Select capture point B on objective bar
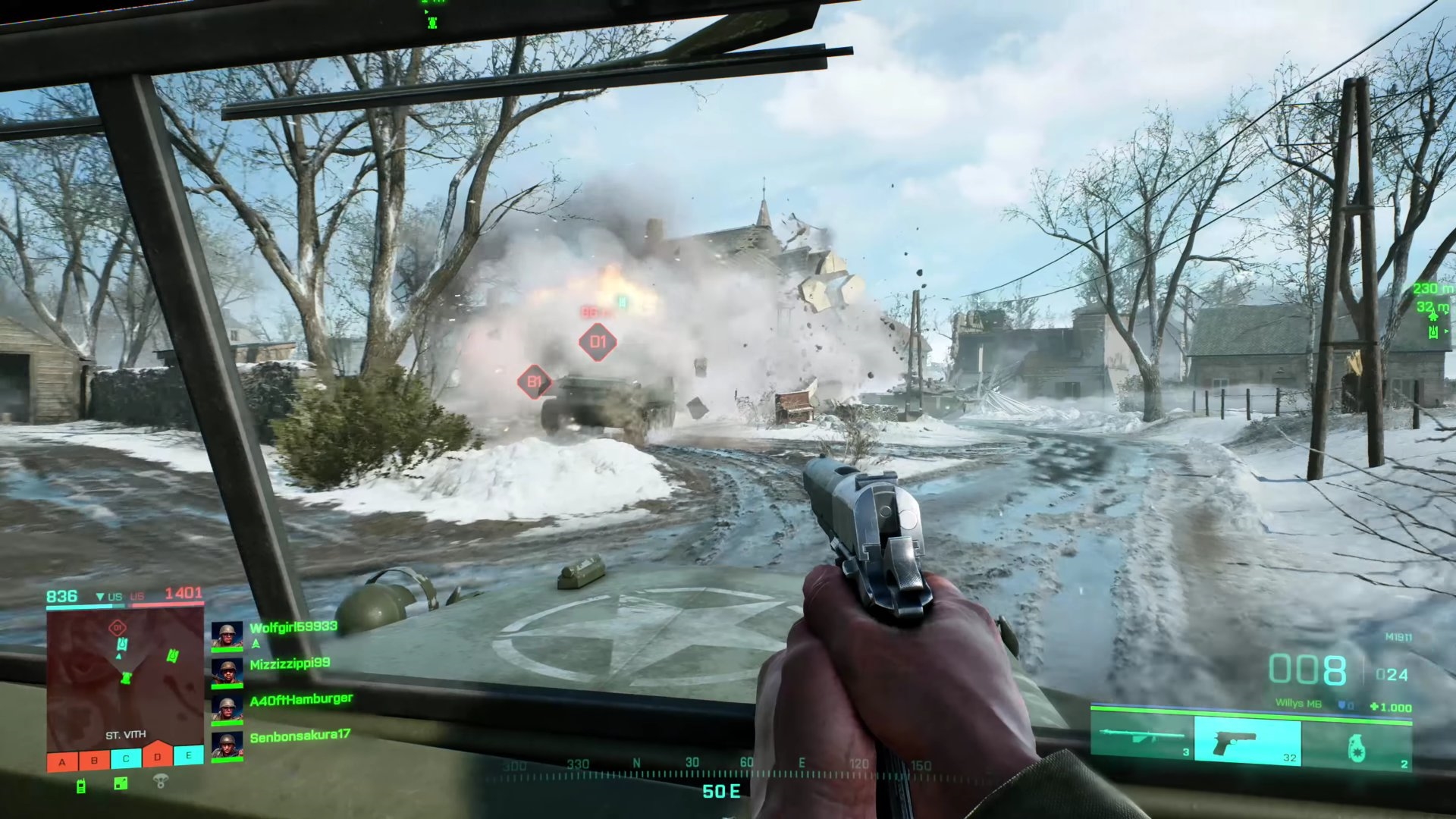1456x819 pixels. pos(94,760)
